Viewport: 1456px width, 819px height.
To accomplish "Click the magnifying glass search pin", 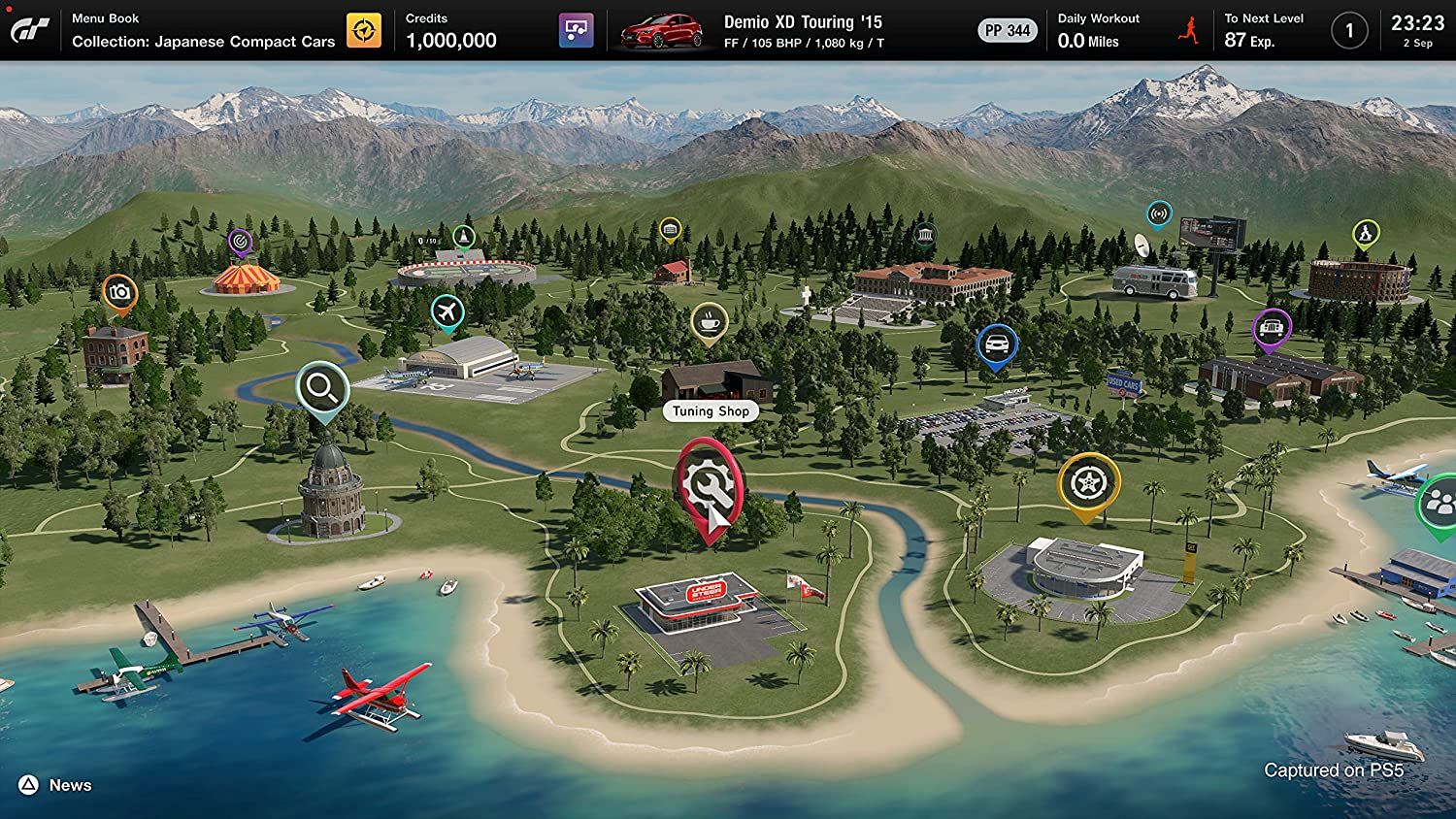I will 321,387.
